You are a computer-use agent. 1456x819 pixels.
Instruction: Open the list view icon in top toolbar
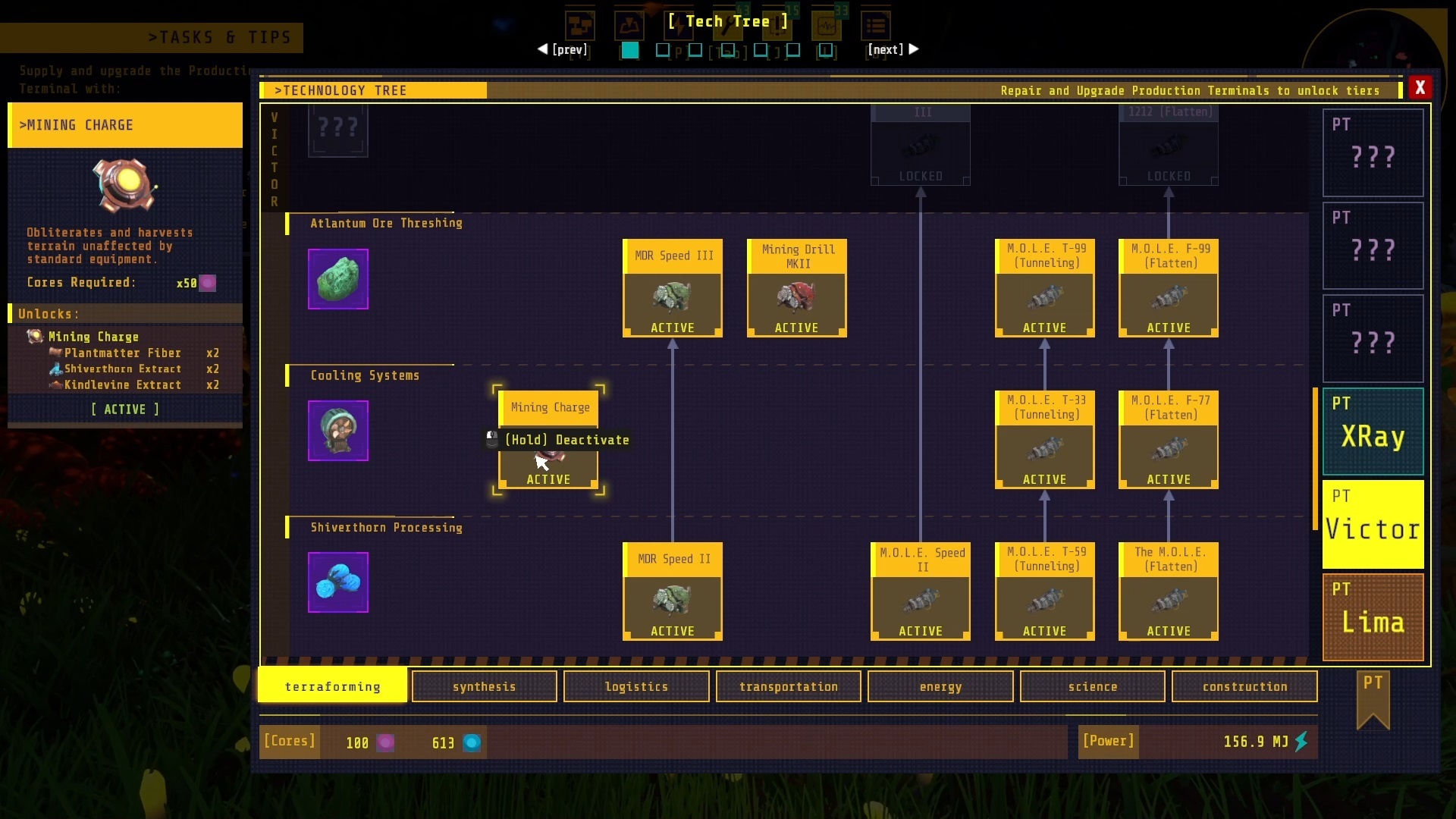pyautogui.click(x=876, y=25)
